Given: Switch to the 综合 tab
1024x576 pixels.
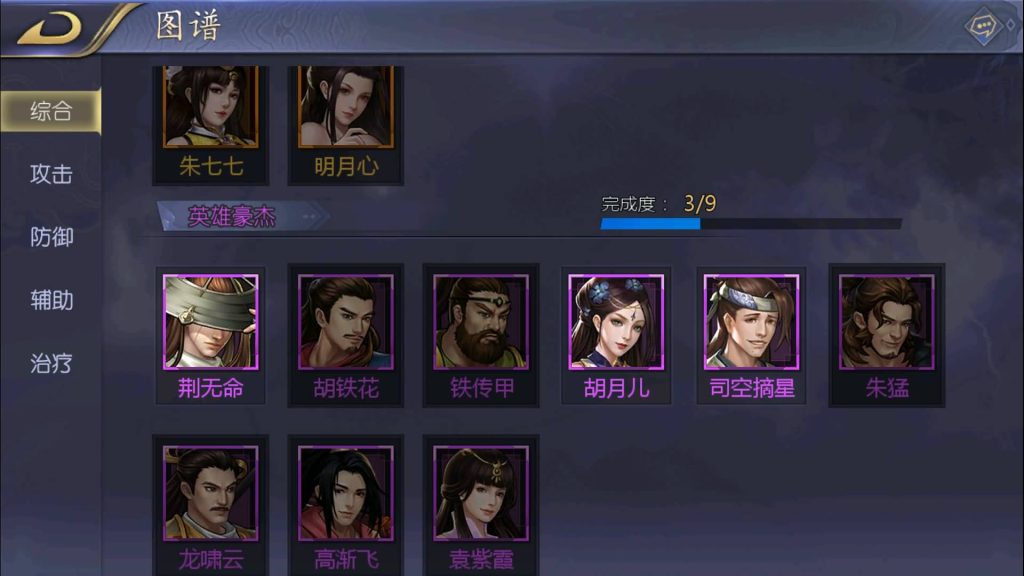Looking at the screenshot, I should pos(51,111).
